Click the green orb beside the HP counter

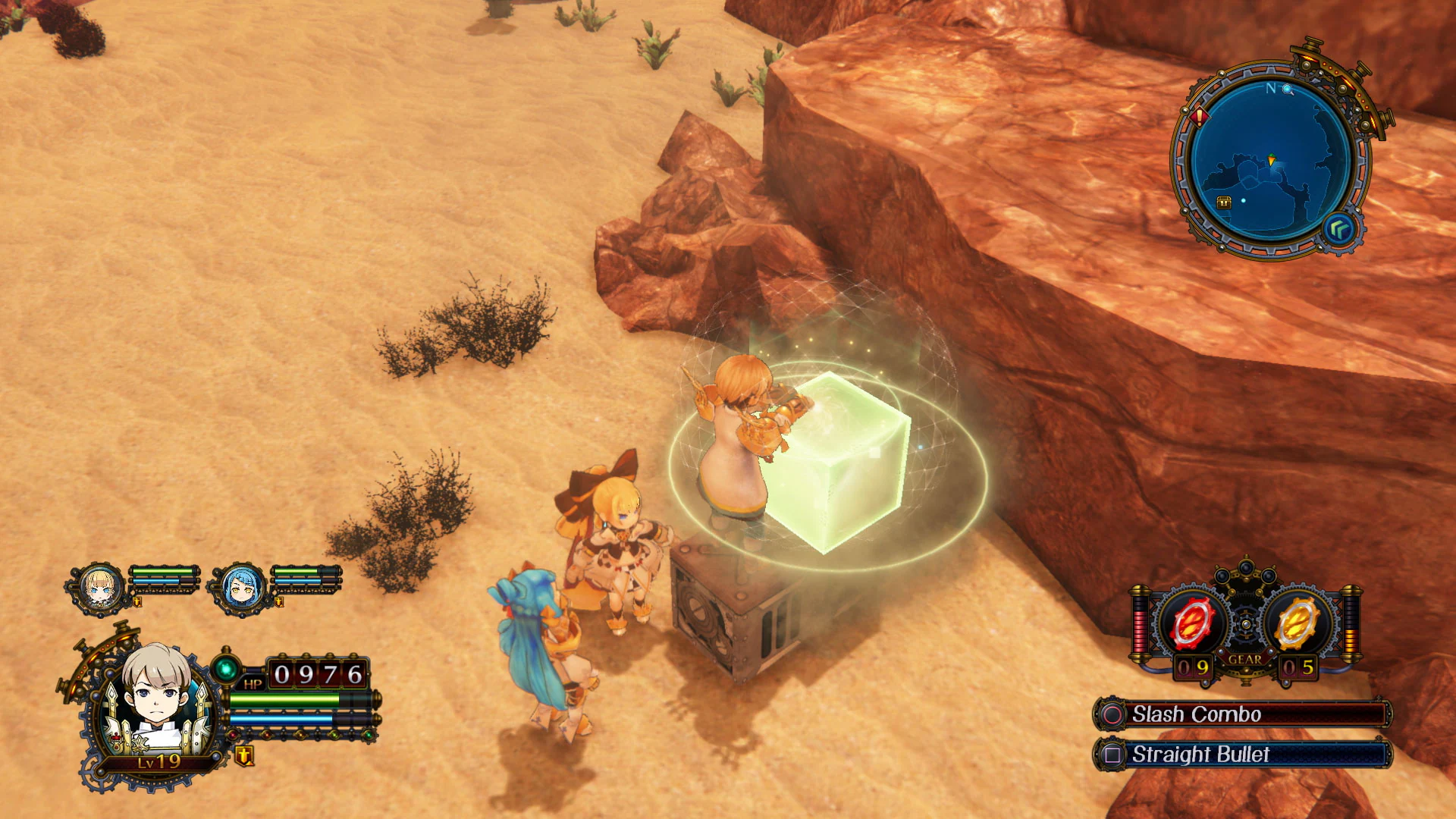pos(226,668)
